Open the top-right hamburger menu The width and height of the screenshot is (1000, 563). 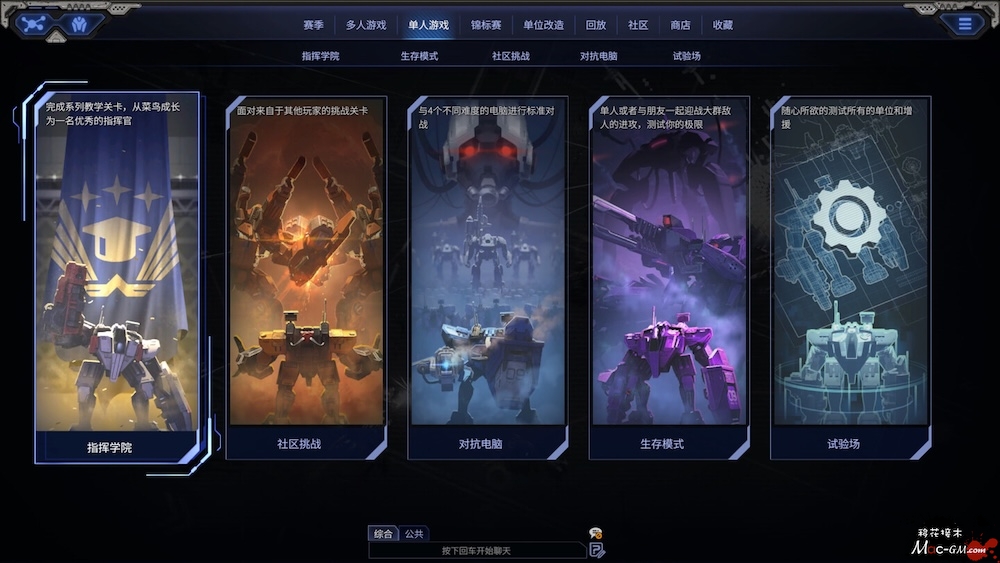coord(965,24)
